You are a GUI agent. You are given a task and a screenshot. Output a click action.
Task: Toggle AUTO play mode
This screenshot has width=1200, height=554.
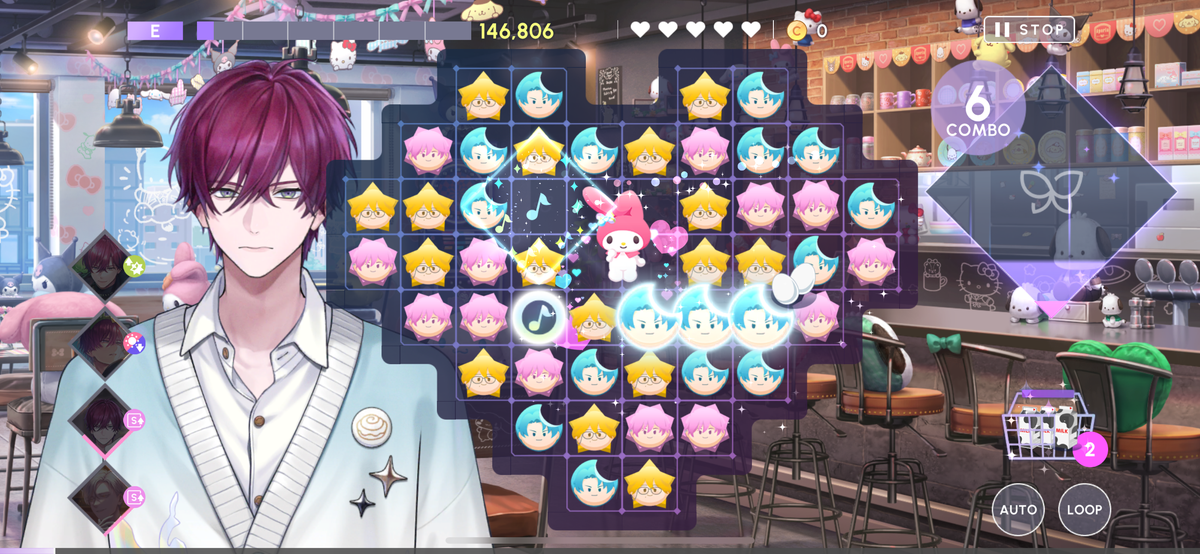pyautogui.click(x=1018, y=509)
